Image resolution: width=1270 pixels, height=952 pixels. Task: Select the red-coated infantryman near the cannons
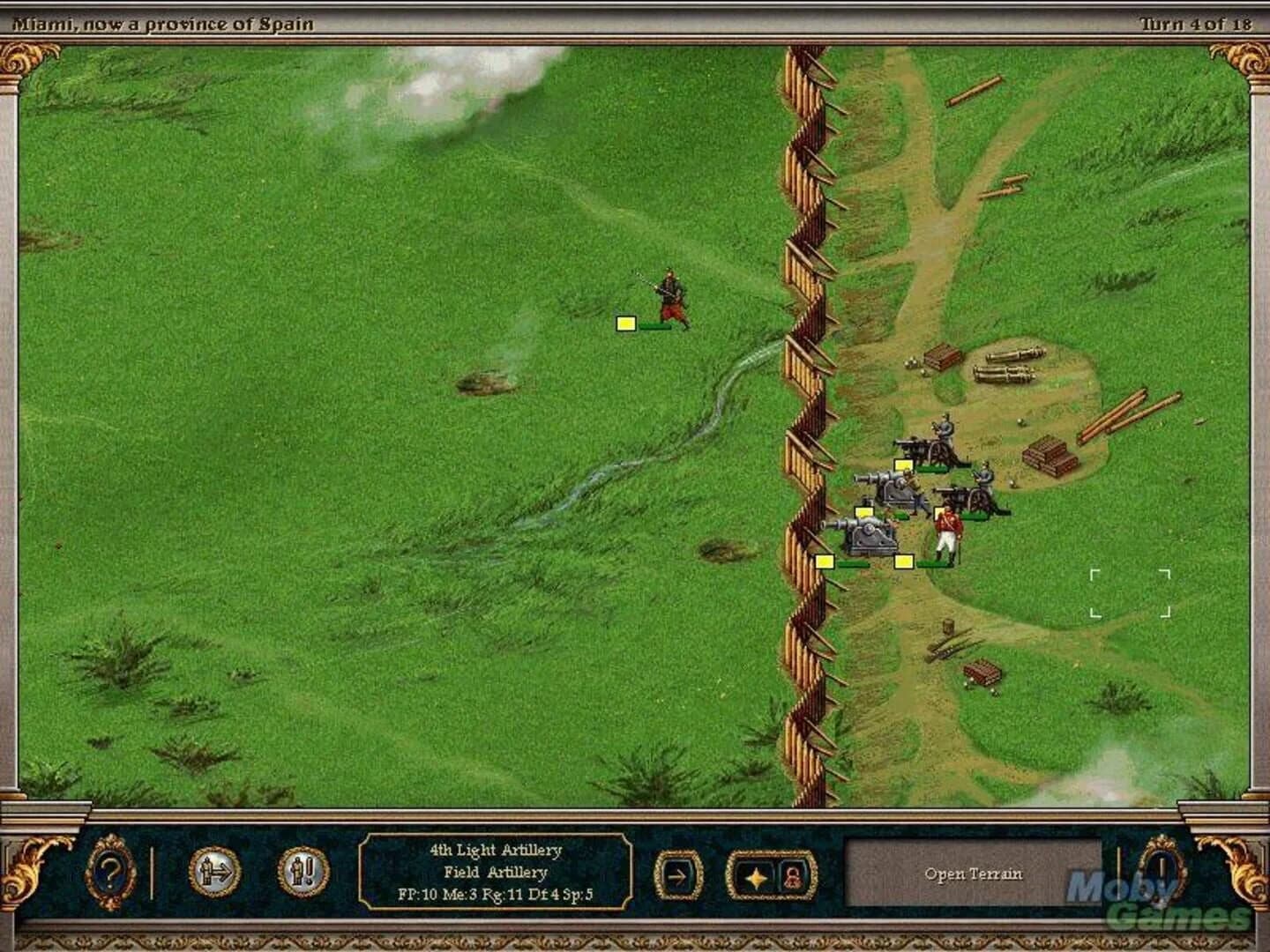pos(948,529)
